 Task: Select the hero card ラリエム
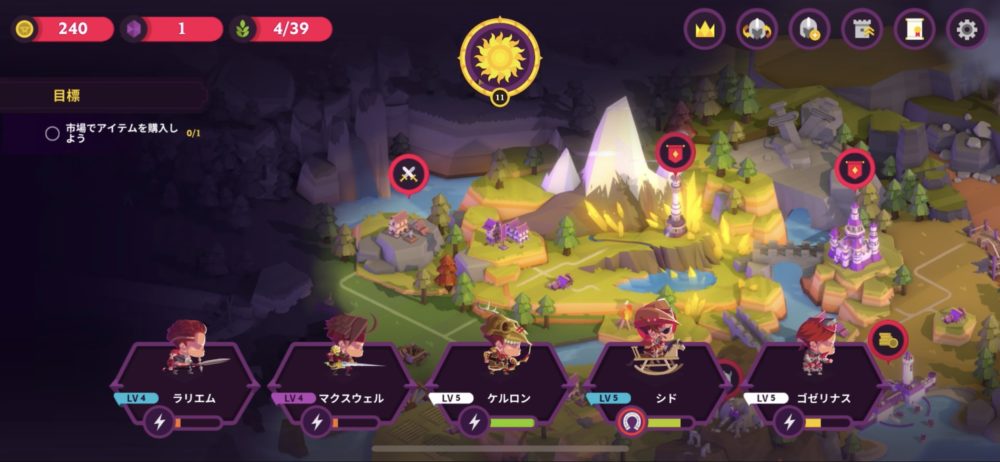pos(184,380)
